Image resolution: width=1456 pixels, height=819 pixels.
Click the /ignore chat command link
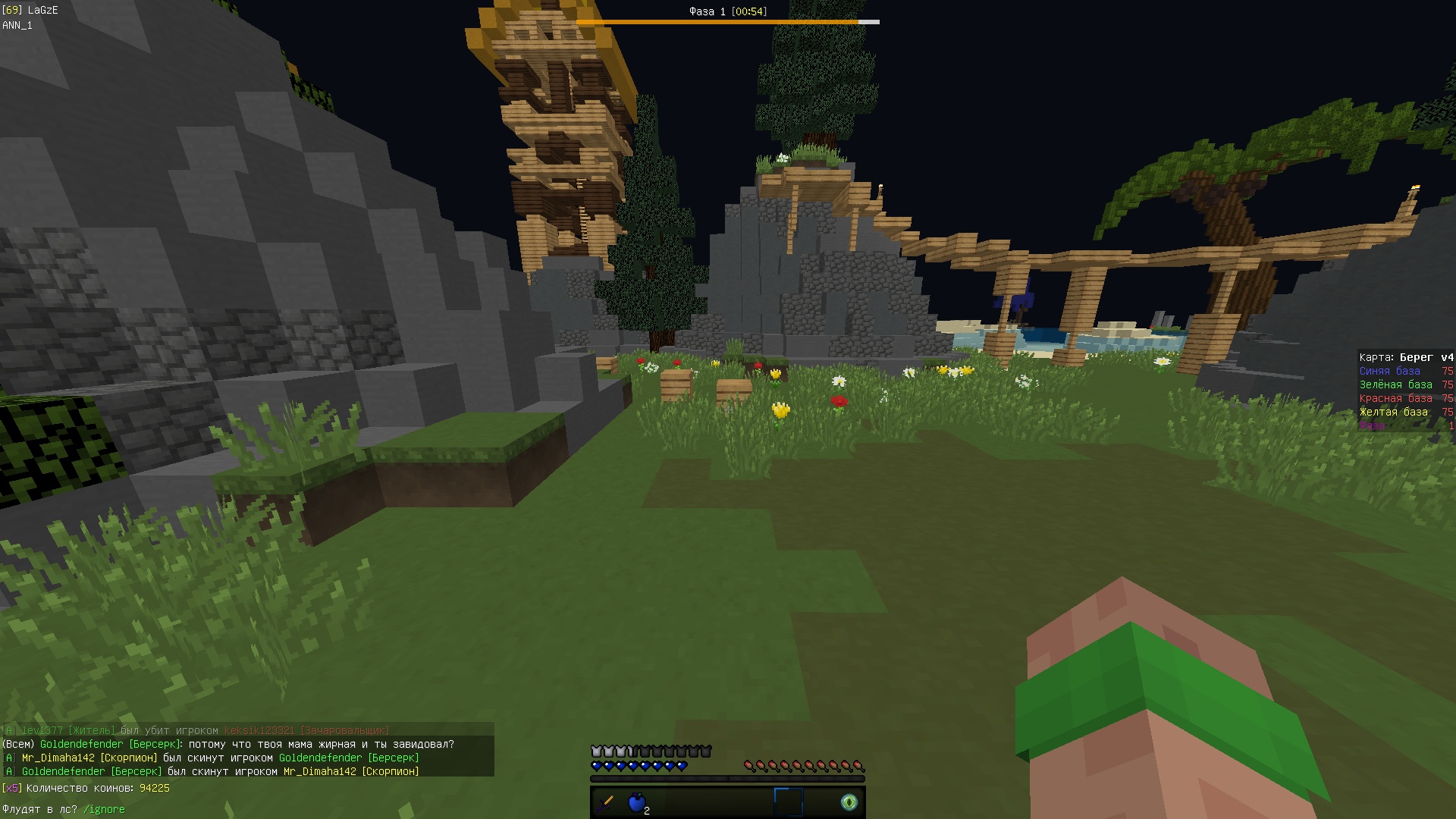tap(104, 809)
